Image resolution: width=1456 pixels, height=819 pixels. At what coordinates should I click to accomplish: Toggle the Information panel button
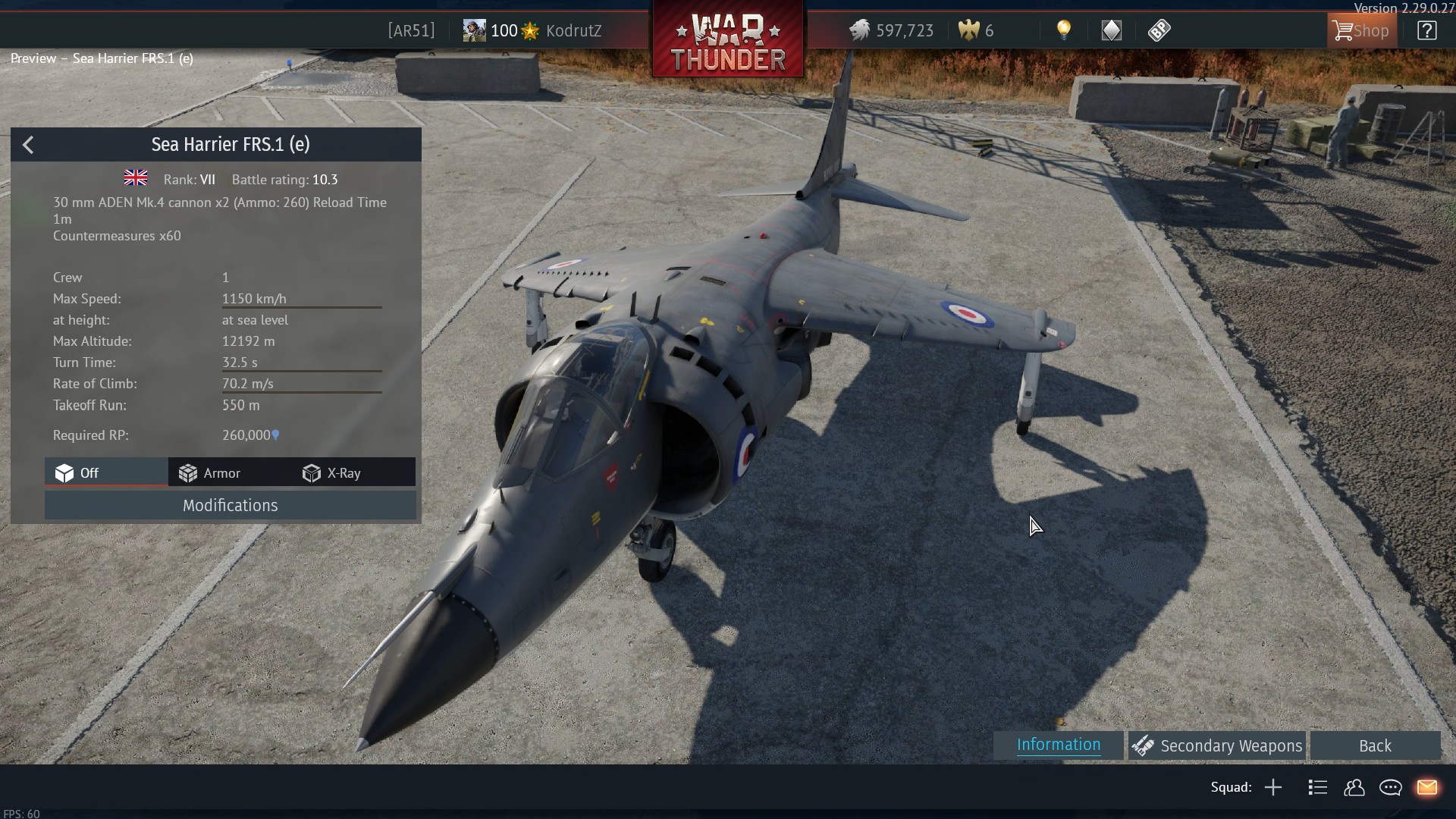1058,745
